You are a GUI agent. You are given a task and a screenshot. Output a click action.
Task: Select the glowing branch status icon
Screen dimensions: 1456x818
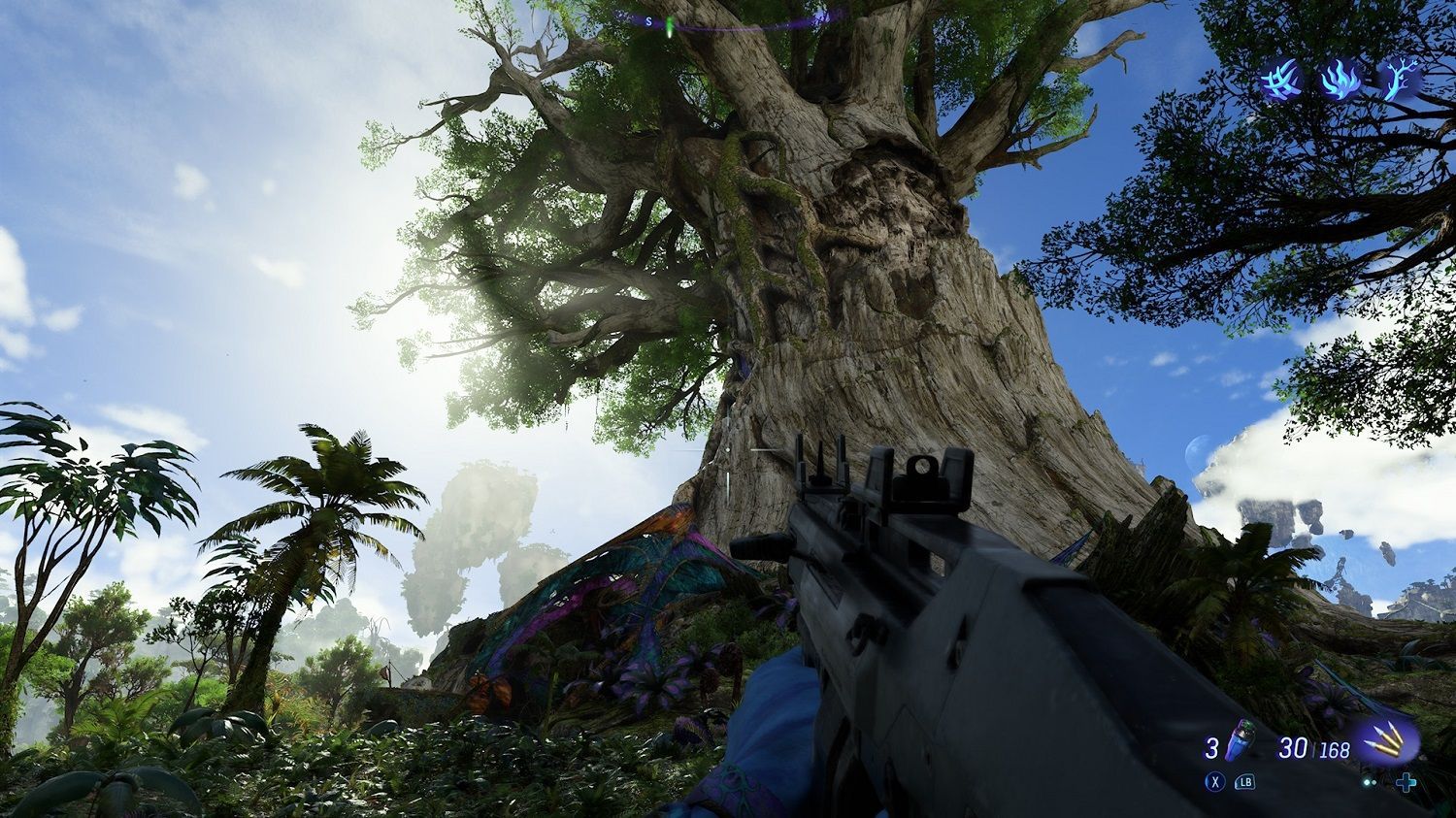pyautogui.click(x=1399, y=78)
